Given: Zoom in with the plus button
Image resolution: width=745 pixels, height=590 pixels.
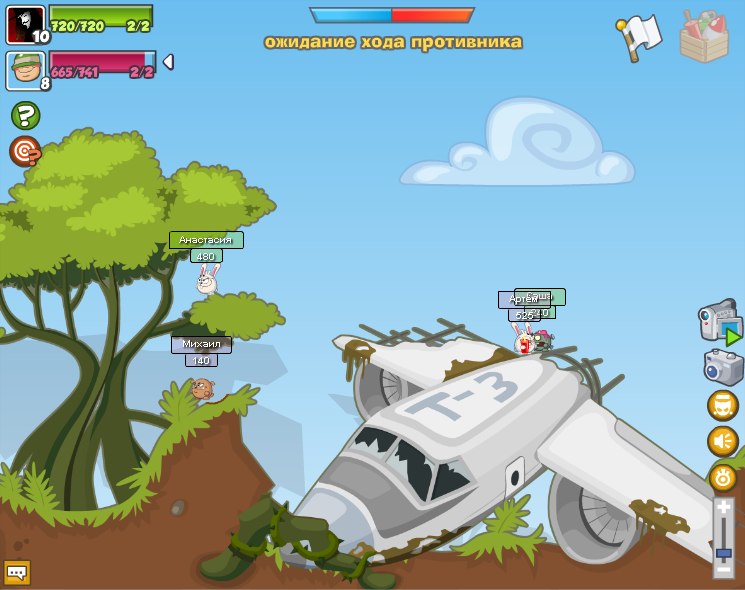Looking at the screenshot, I should pos(723,508).
